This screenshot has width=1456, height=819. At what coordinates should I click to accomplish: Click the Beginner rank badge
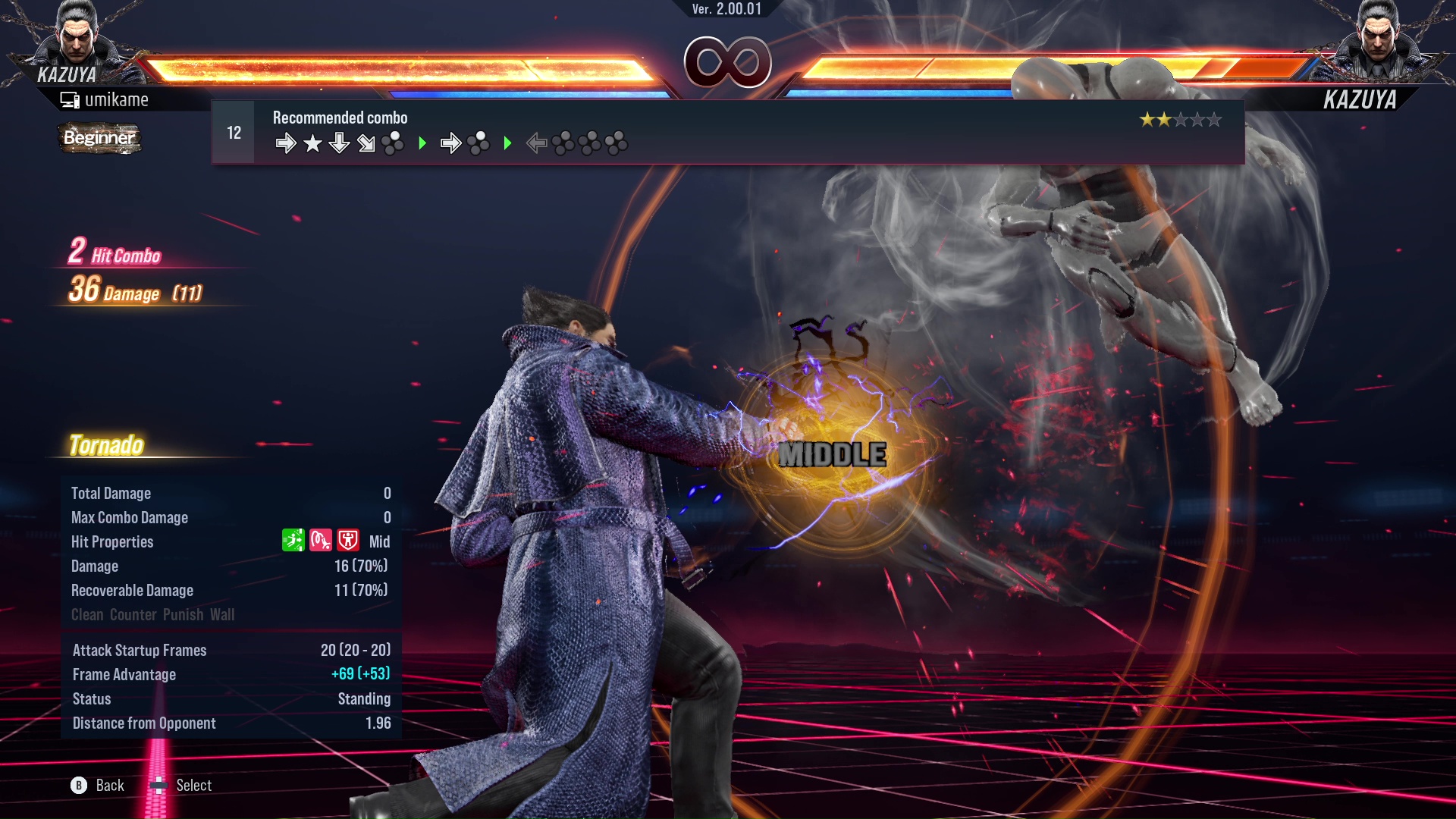coord(99,138)
